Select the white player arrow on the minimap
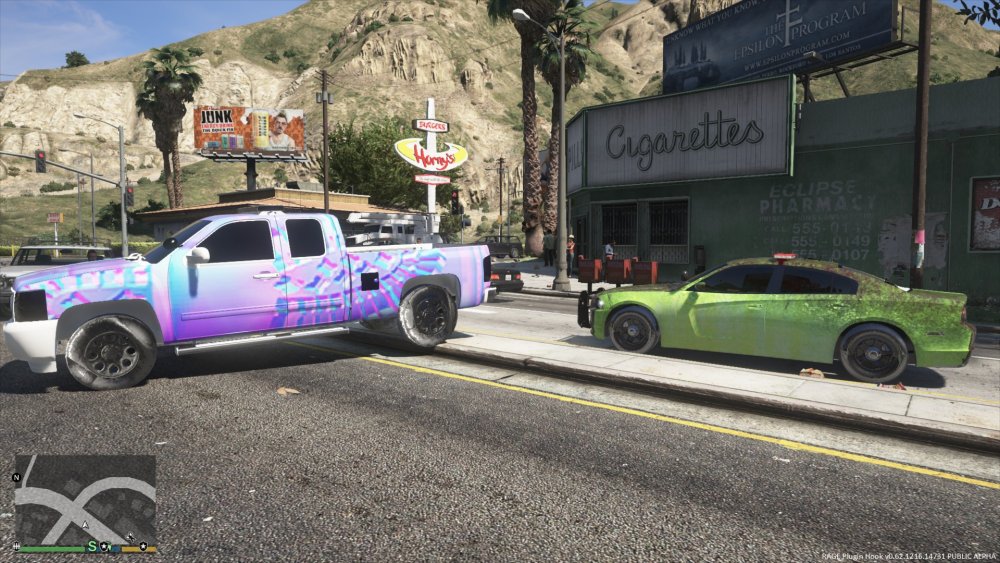 coord(86,523)
